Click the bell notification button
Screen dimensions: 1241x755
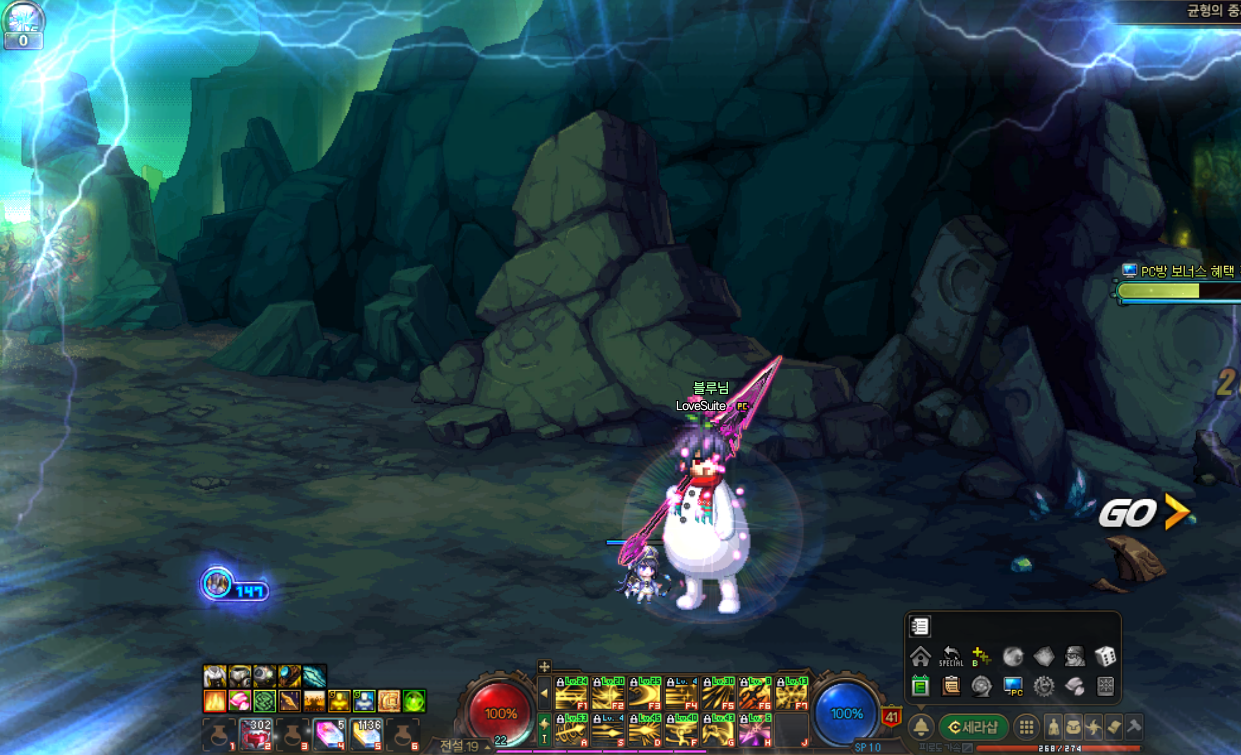click(921, 727)
